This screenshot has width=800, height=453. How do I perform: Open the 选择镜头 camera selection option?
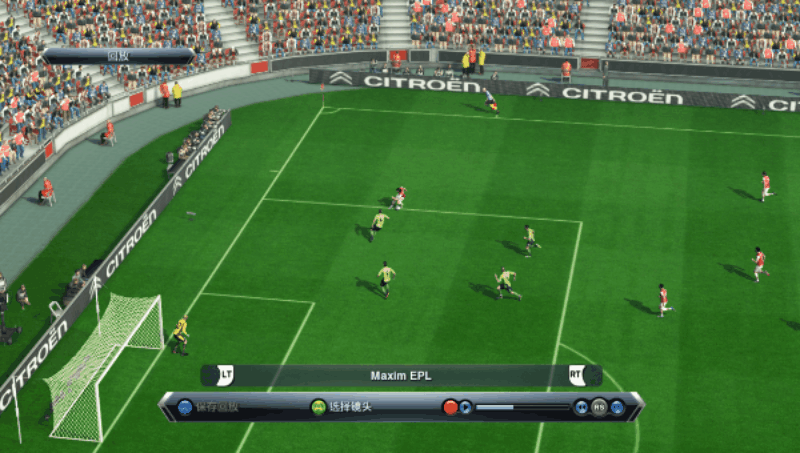pos(341,407)
